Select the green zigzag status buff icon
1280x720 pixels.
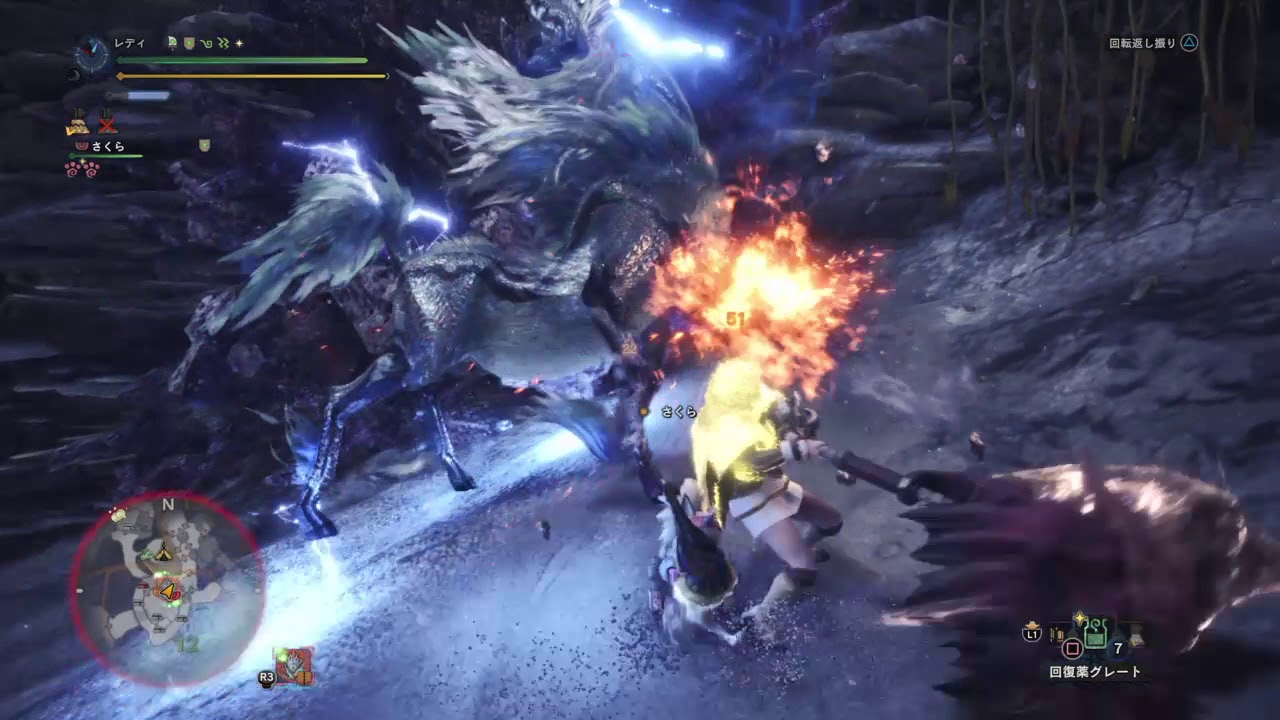[x=222, y=44]
